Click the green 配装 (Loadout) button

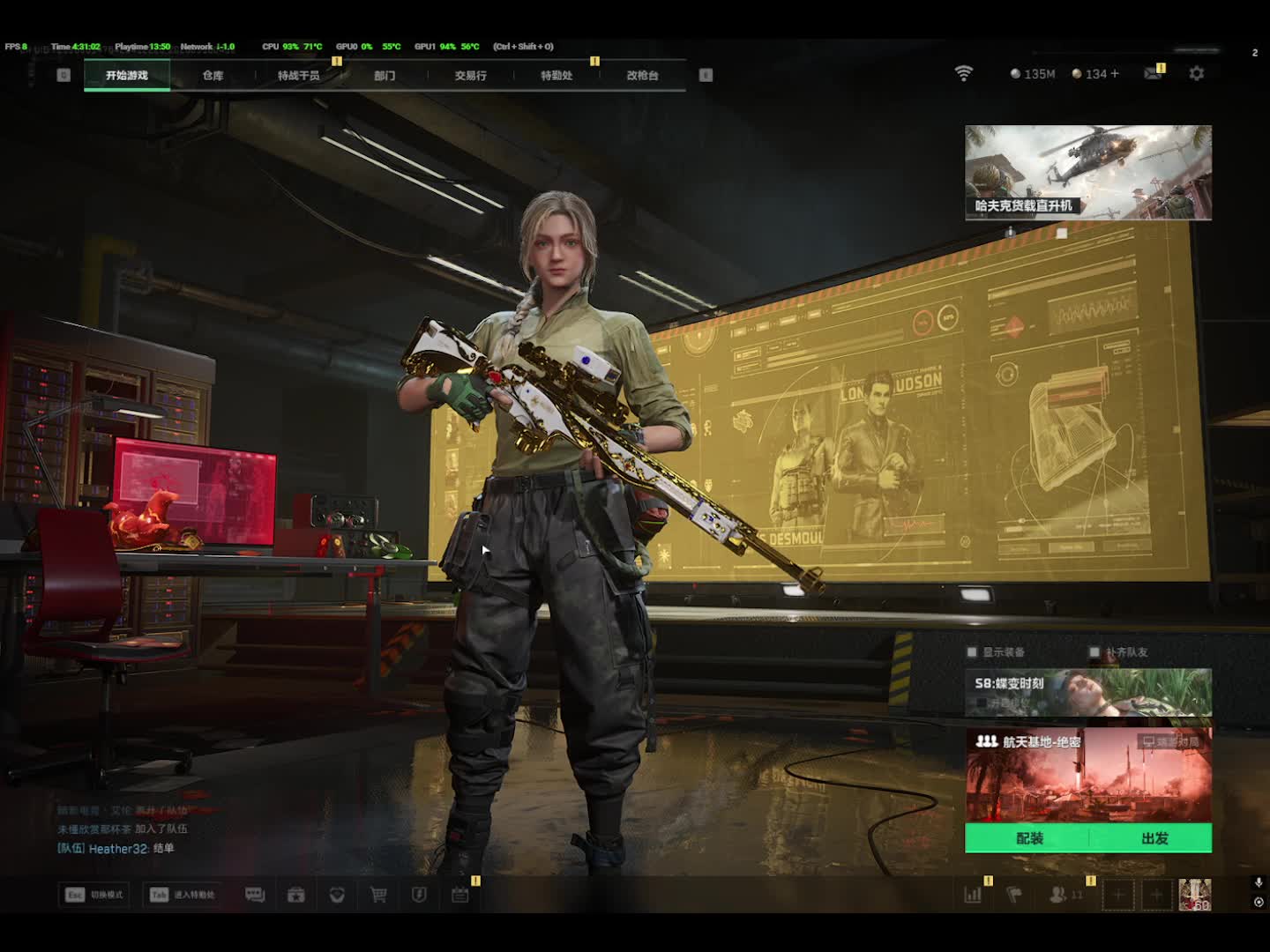click(1028, 838)
